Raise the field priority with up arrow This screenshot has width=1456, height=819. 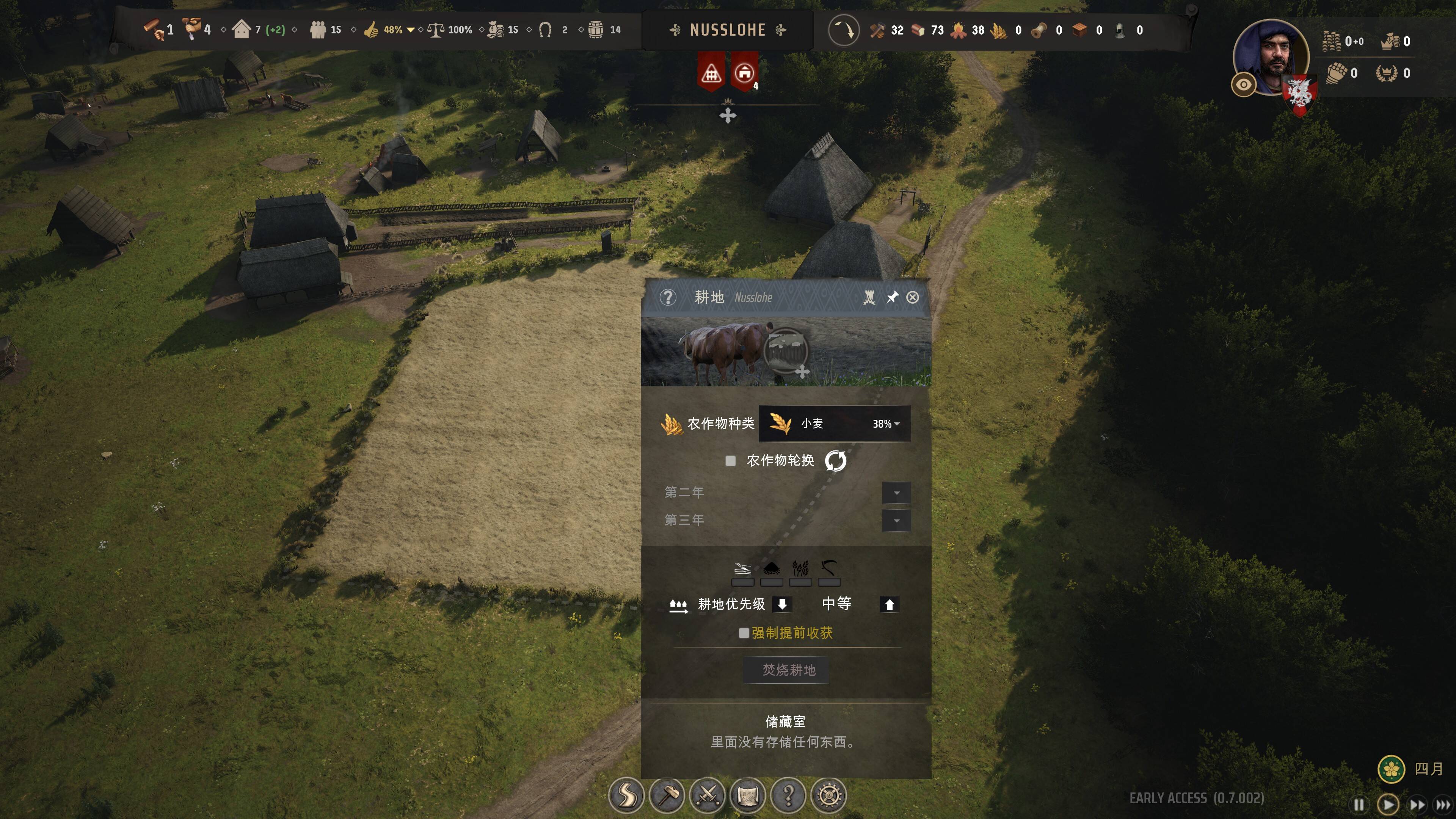coord(889,604)
